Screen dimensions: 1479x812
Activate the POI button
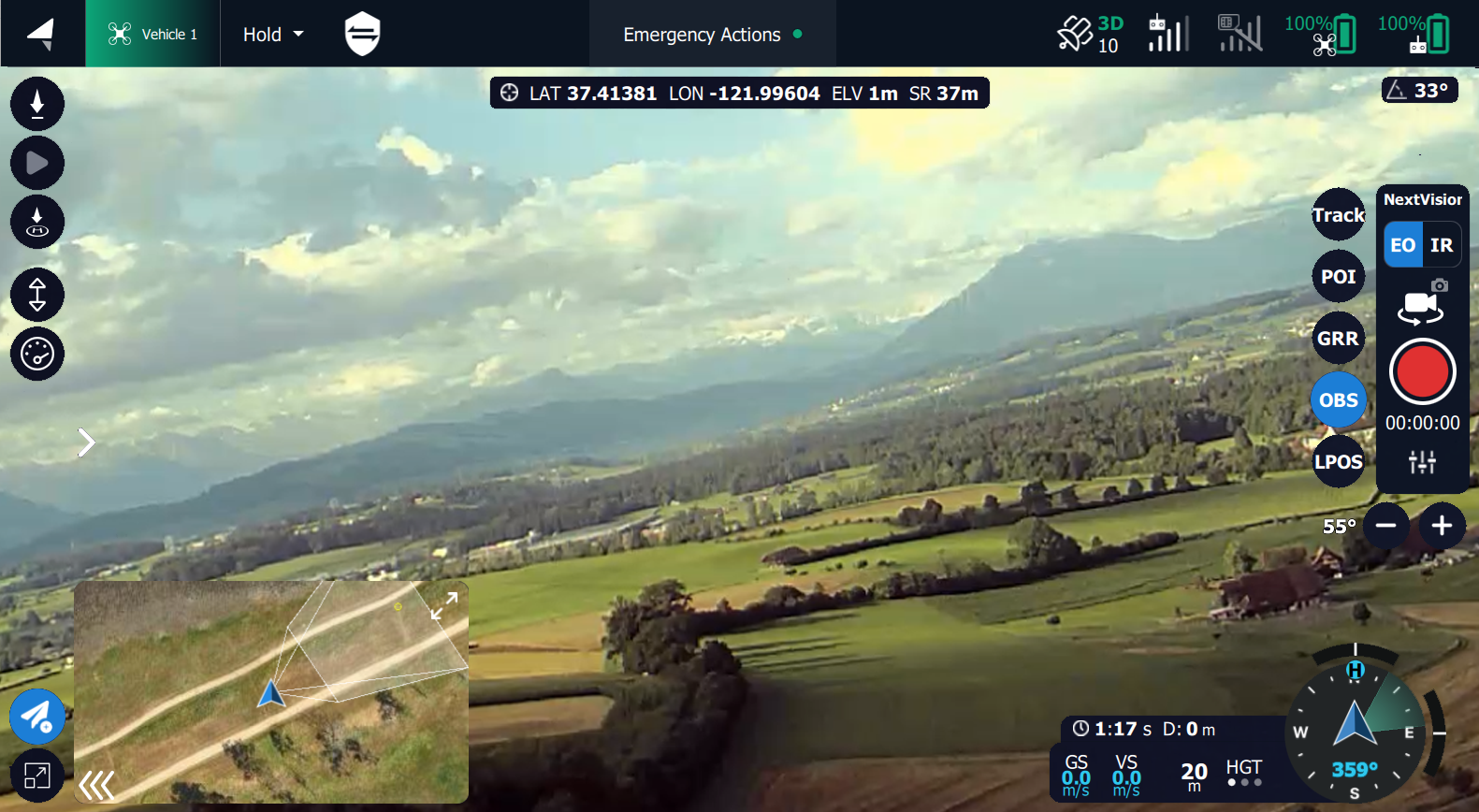(1339, 277)
